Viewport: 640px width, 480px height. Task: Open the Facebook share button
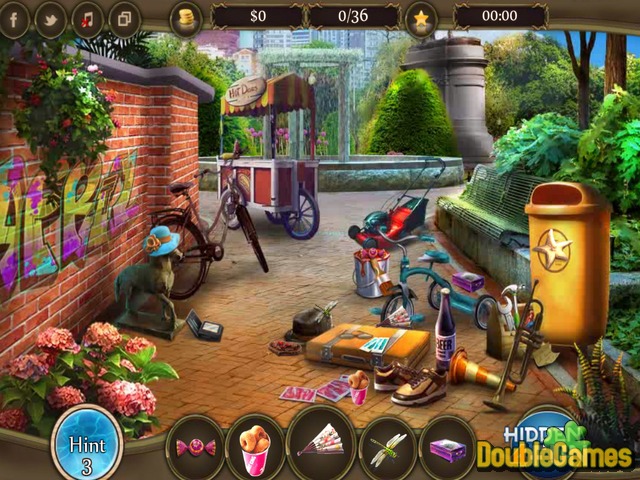click(x=14, y=17)
